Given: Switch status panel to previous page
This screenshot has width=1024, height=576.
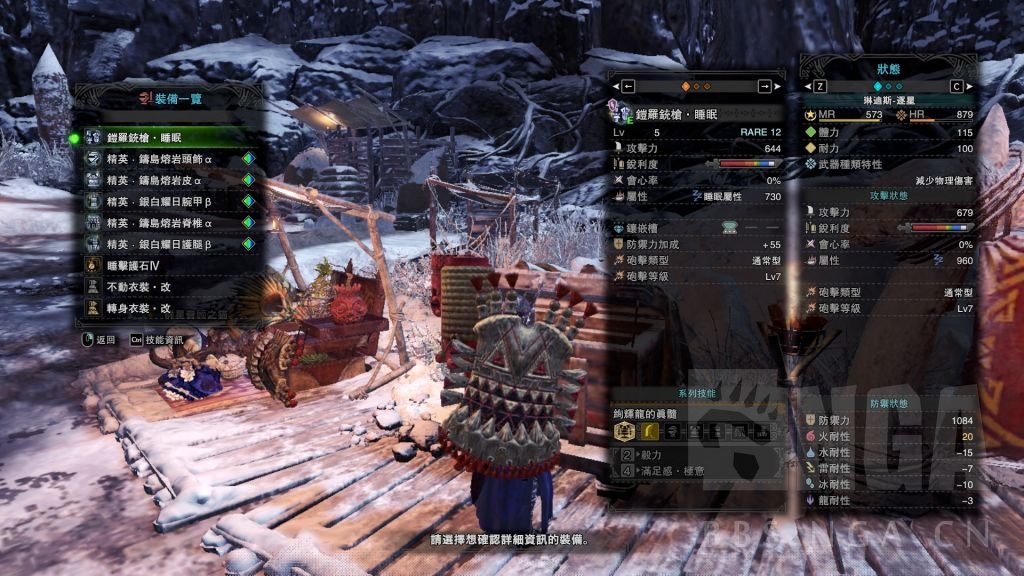Looking at the screenshot, I should tap(820, 86).
